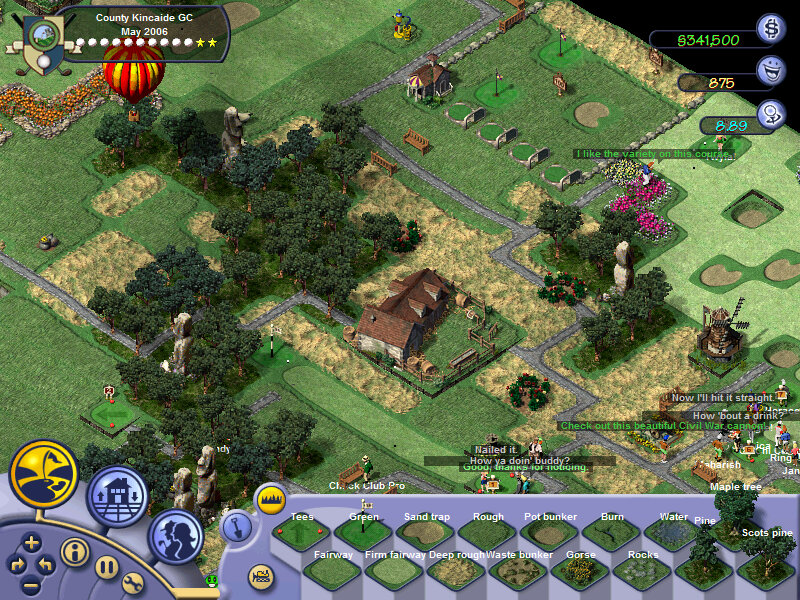Open the buildings construction mode button
This screenshot has height=600, width=800.
tap(118, 496)
